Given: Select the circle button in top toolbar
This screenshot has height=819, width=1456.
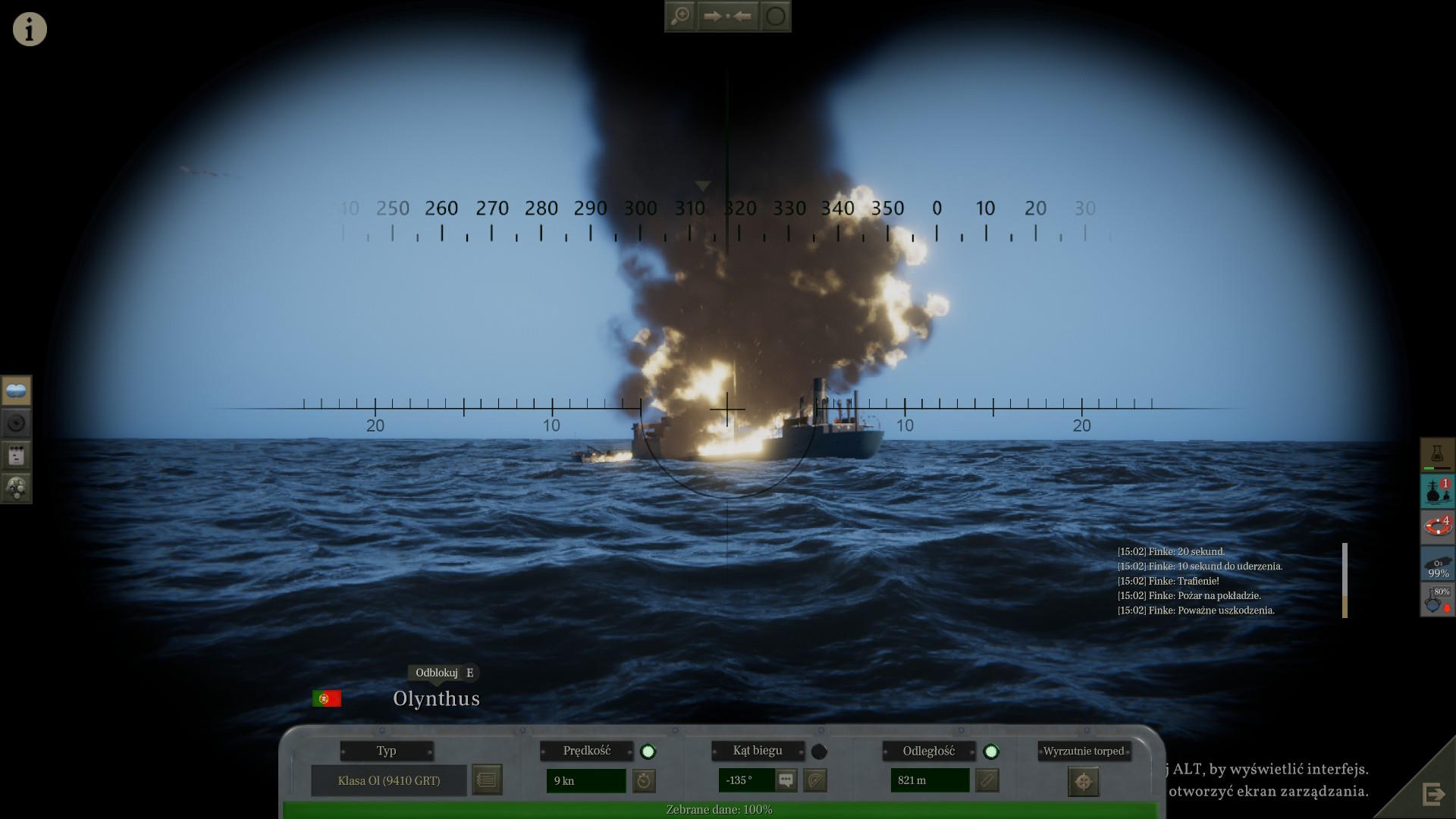Looking at the screenshot, I should (x=775, y=16).
